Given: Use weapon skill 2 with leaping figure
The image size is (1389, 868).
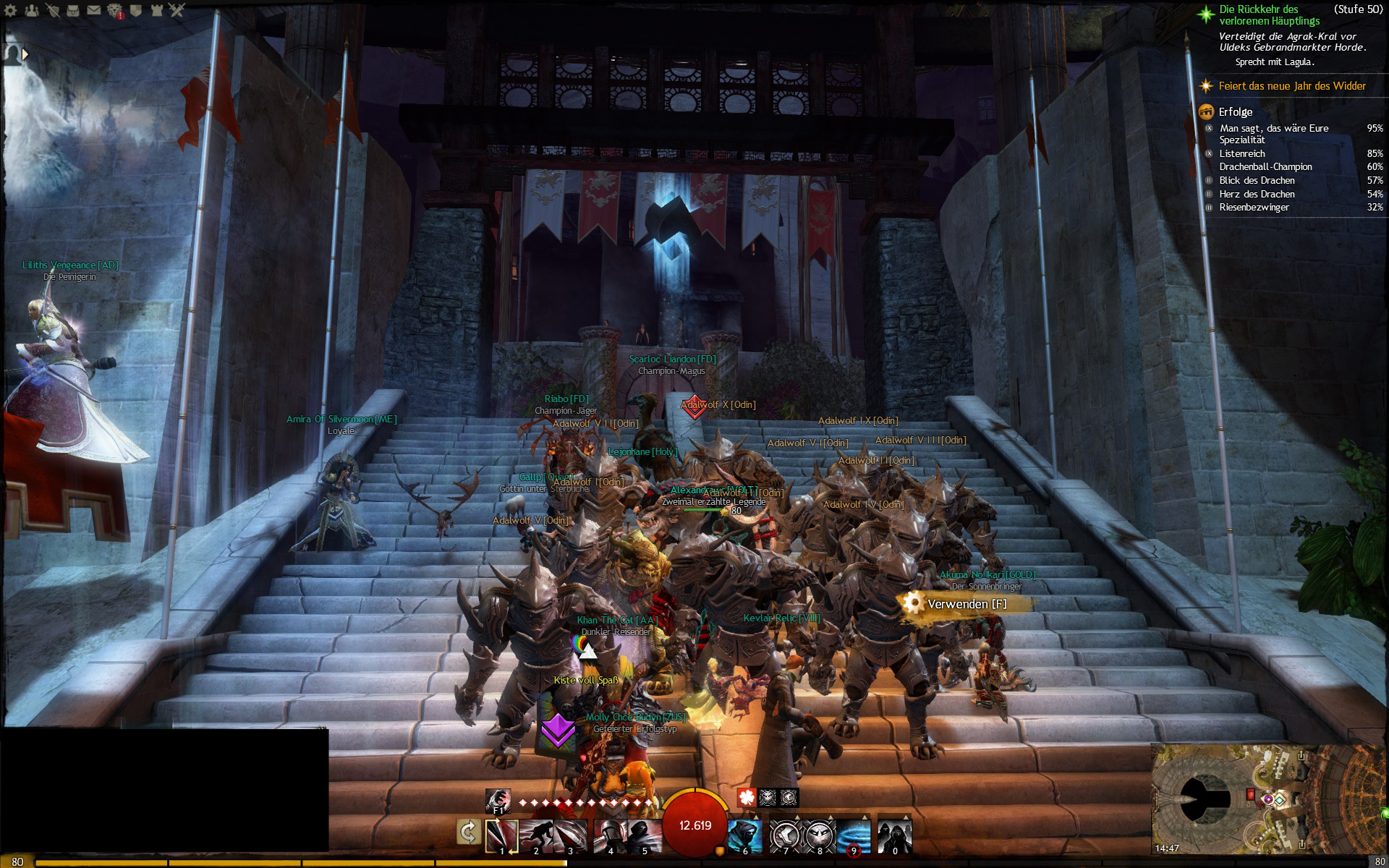Looking at the screenshot, I should [x=536, y=835].
